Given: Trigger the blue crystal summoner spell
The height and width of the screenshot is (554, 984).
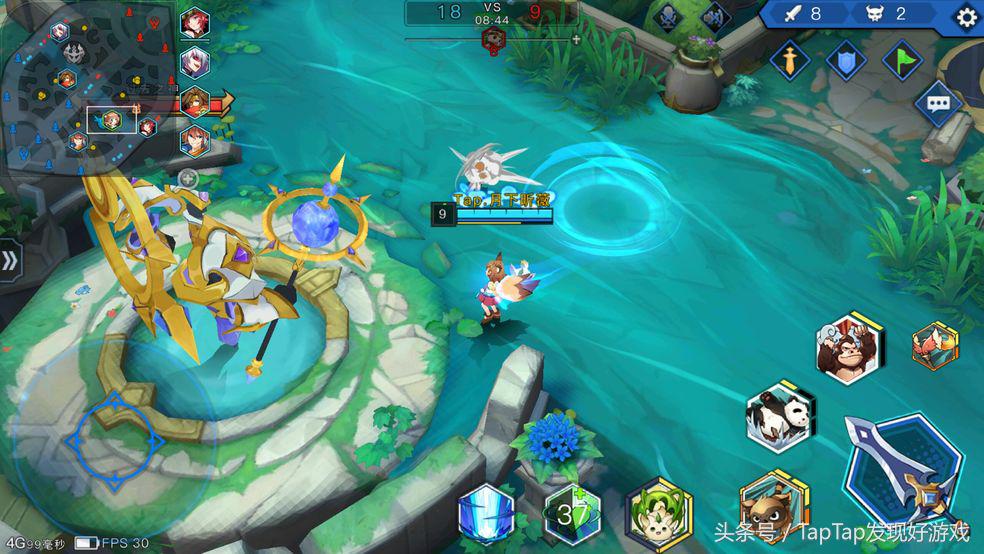Looking at the screenshot, I should coord(486,514).
